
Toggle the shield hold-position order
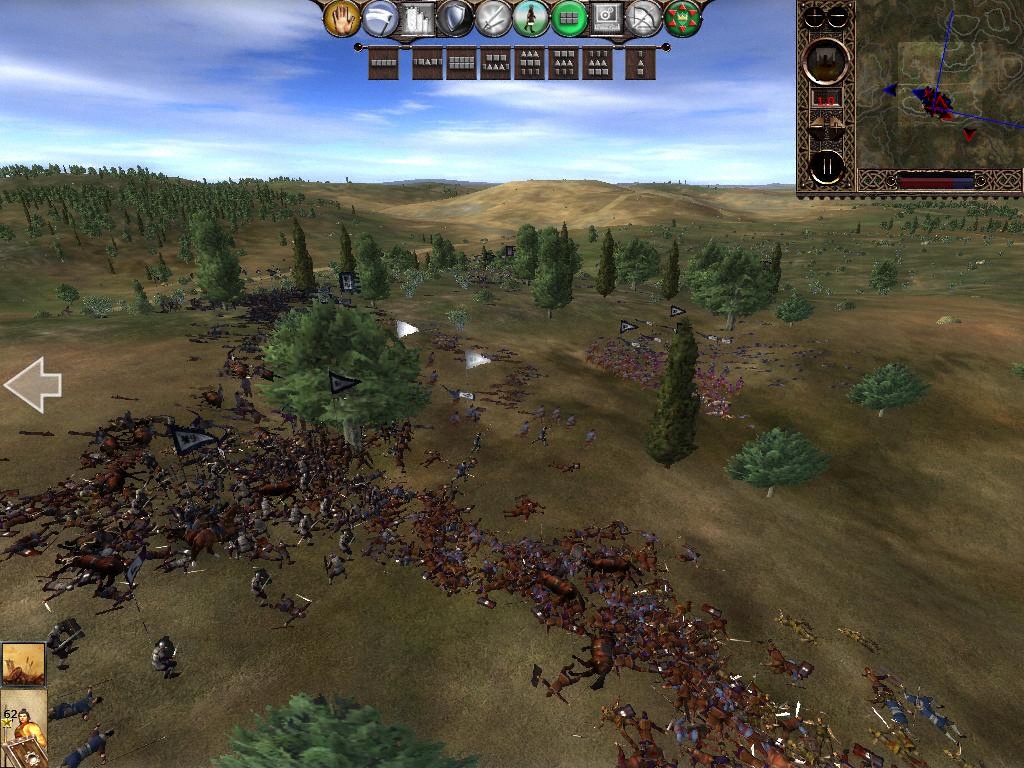click(455, 18)
